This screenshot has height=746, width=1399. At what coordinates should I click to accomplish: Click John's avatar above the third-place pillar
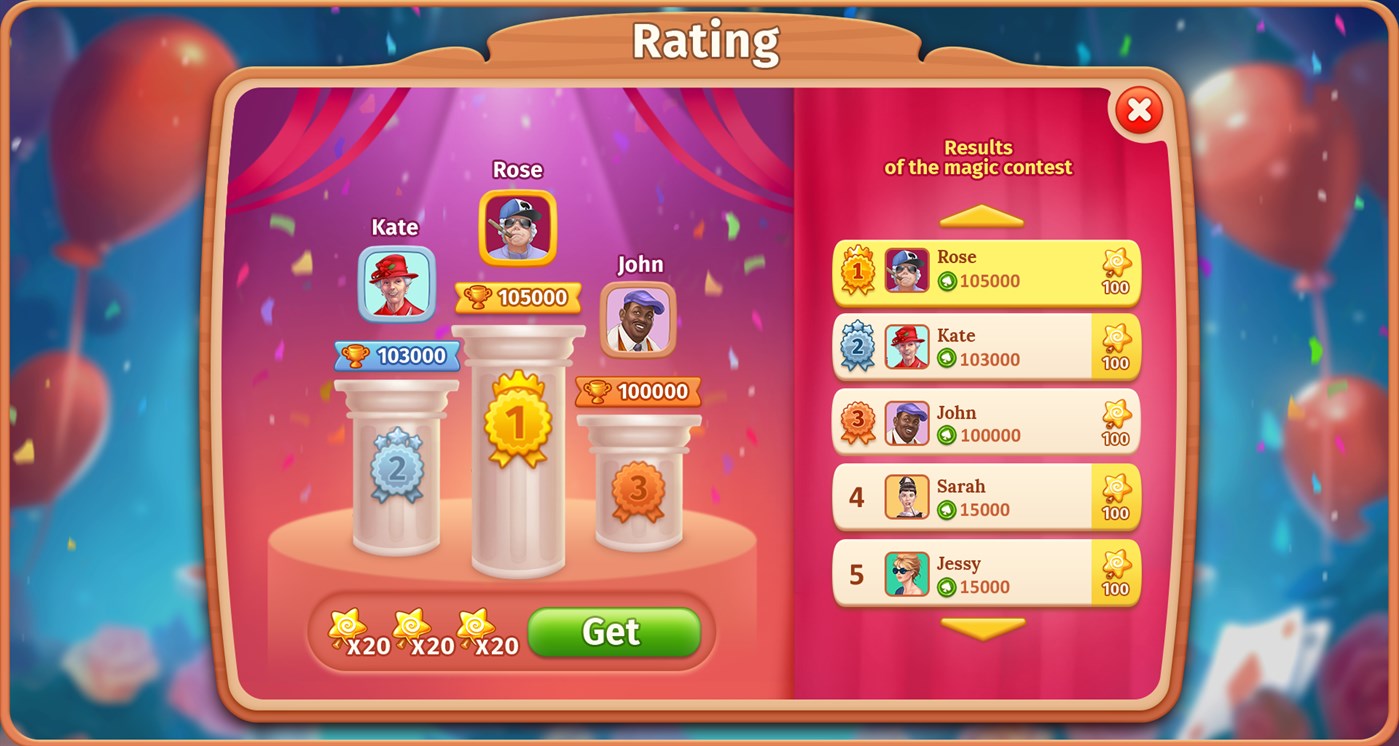click(x=638, y=318)
